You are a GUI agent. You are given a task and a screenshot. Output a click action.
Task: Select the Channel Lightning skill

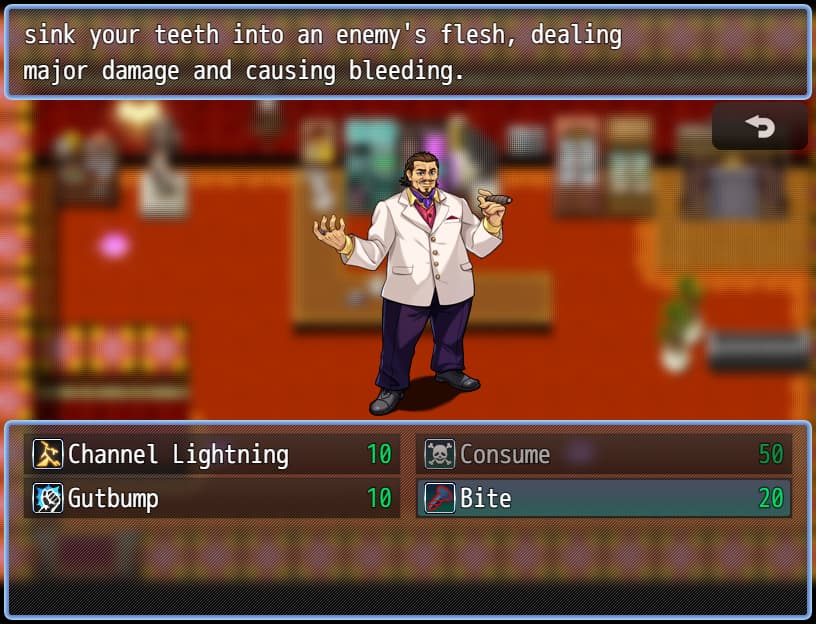click(212, 454)
